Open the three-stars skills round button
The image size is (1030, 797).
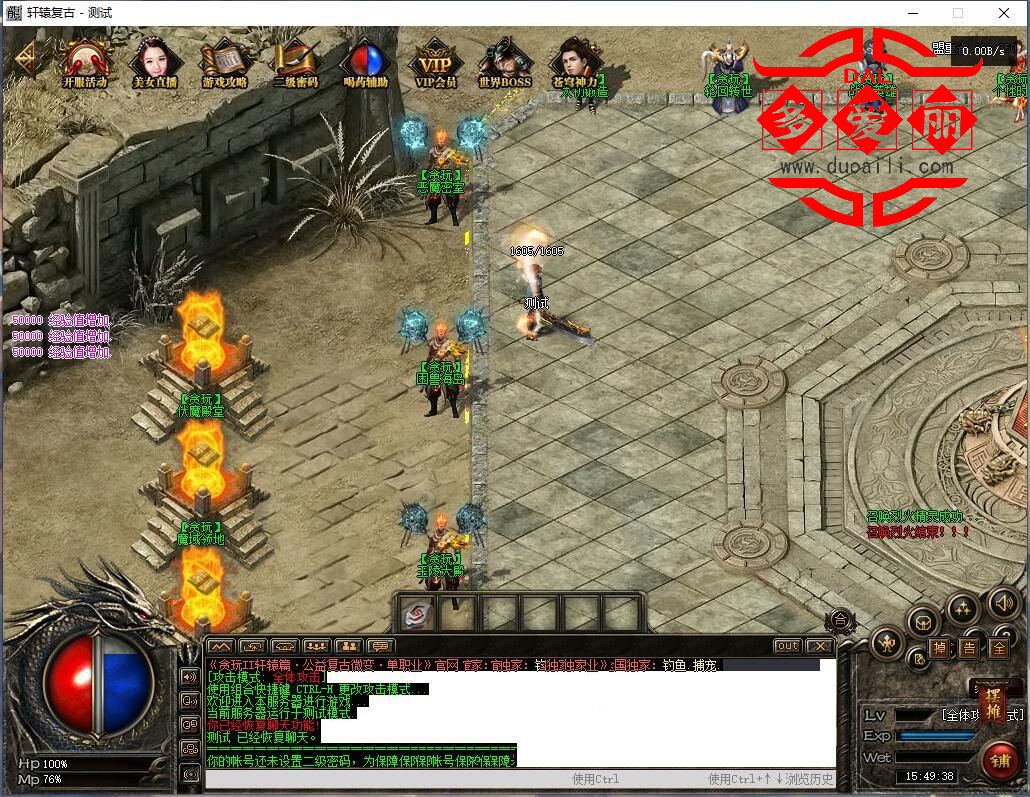(x=962, y=607)
